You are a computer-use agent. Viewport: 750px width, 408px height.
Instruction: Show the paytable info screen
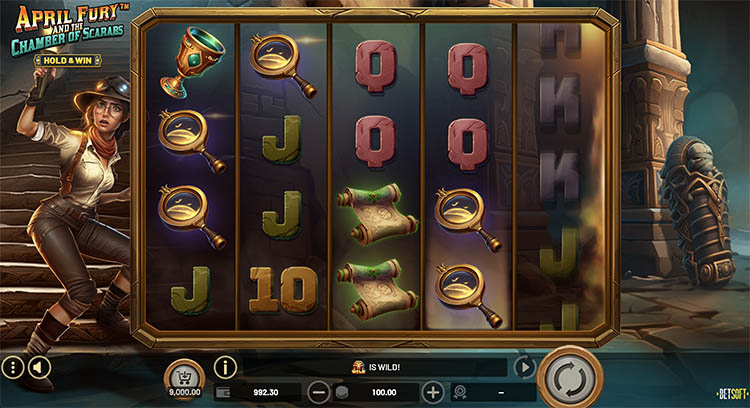coord(226,368)
